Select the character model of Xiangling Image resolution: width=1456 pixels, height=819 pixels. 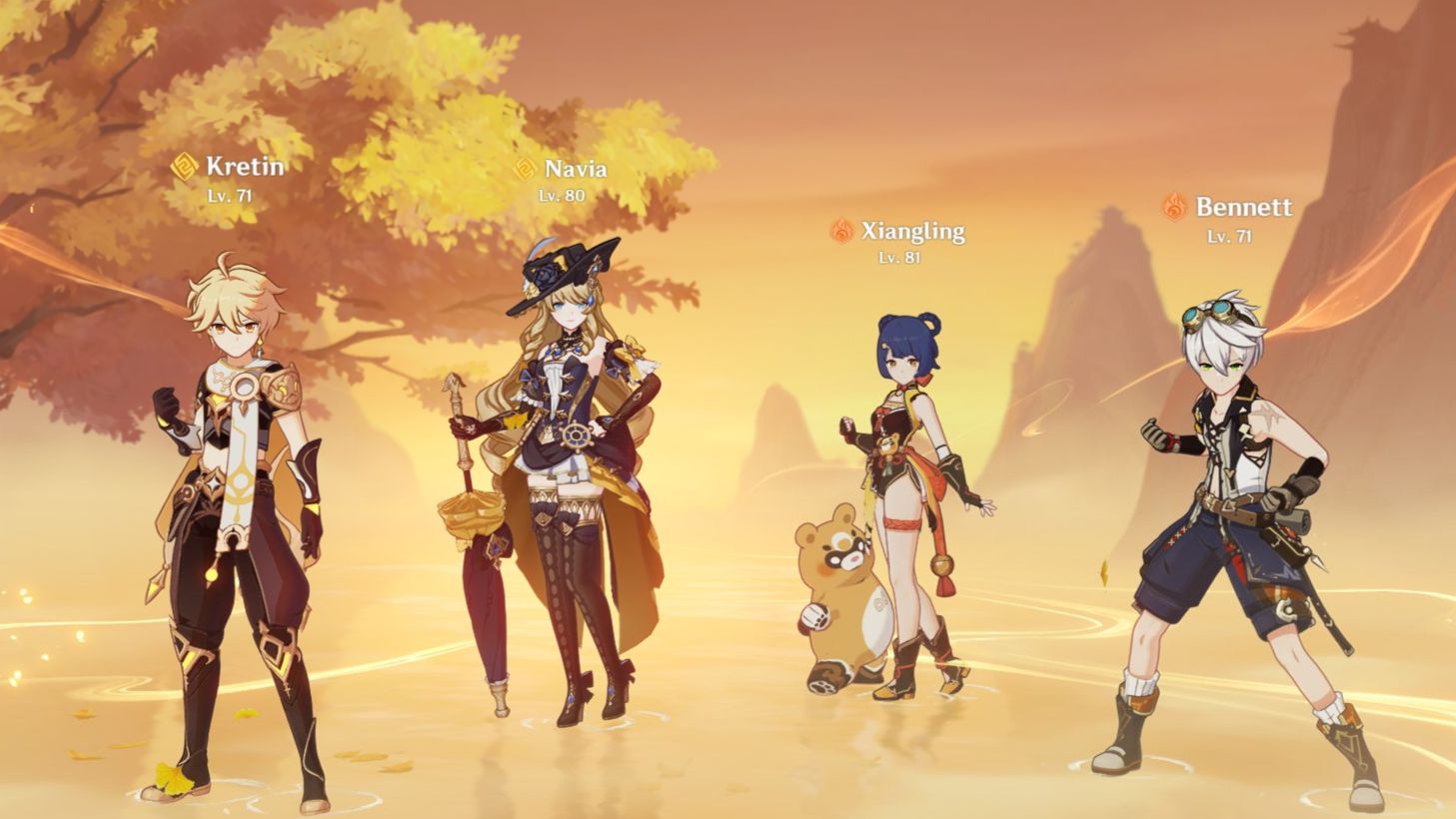(x=909, y=479)
